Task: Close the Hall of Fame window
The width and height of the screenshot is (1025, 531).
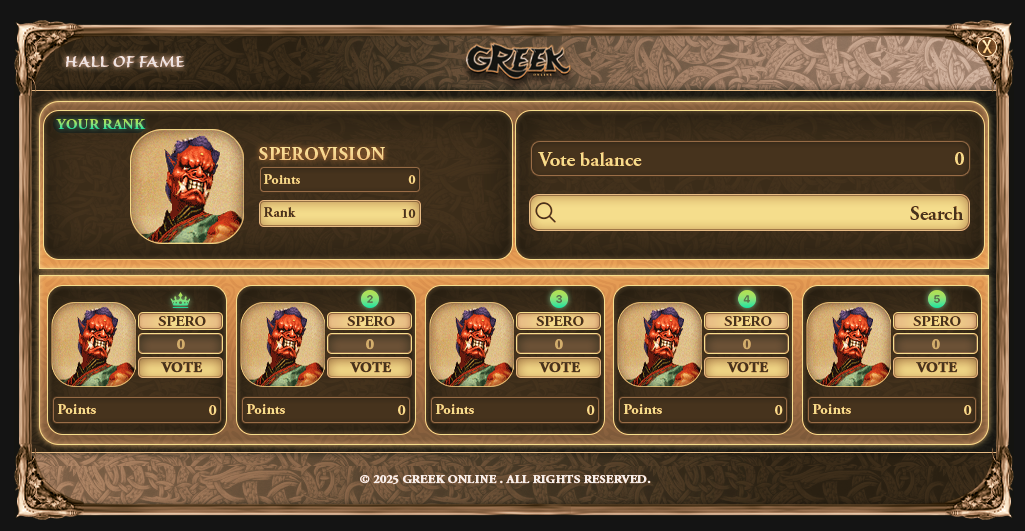Action: tap(987, 46)
